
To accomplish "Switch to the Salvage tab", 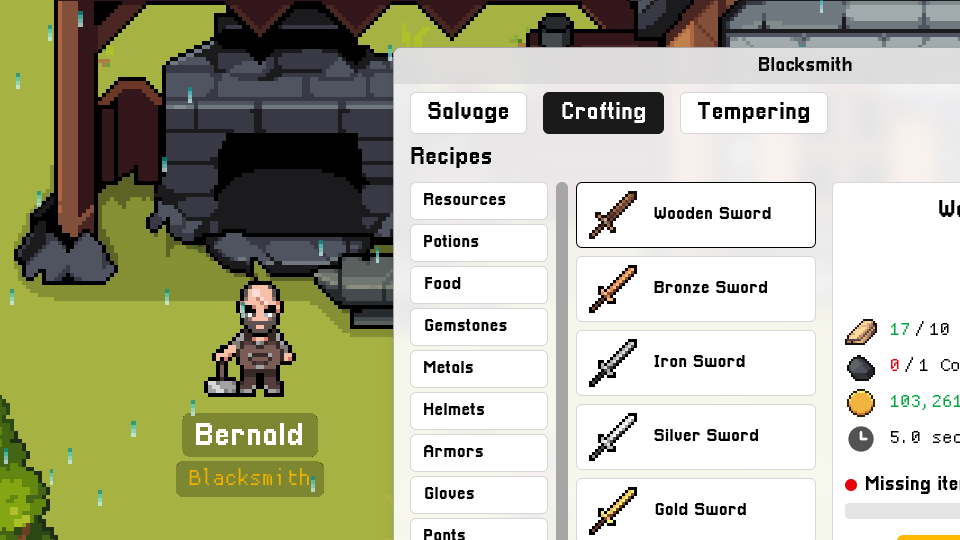I will [468, 112].
